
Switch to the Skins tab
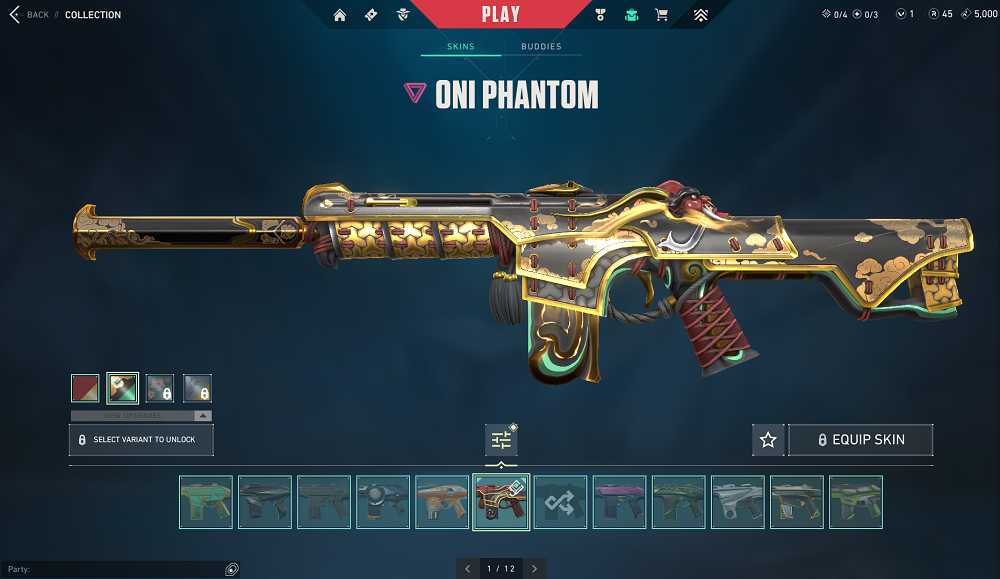pos(460,47)
